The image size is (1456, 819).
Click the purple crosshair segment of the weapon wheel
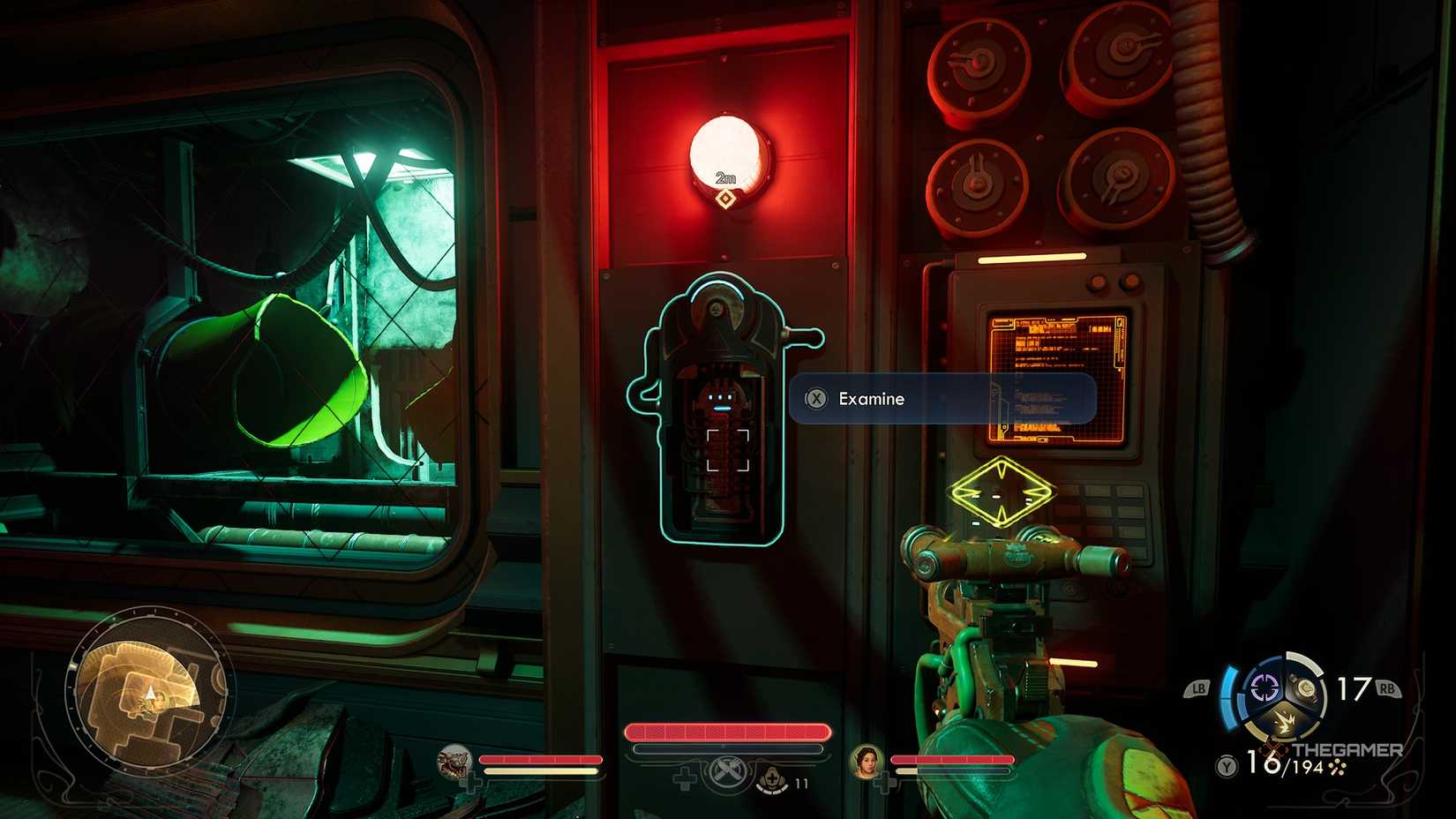[1264, 687]
